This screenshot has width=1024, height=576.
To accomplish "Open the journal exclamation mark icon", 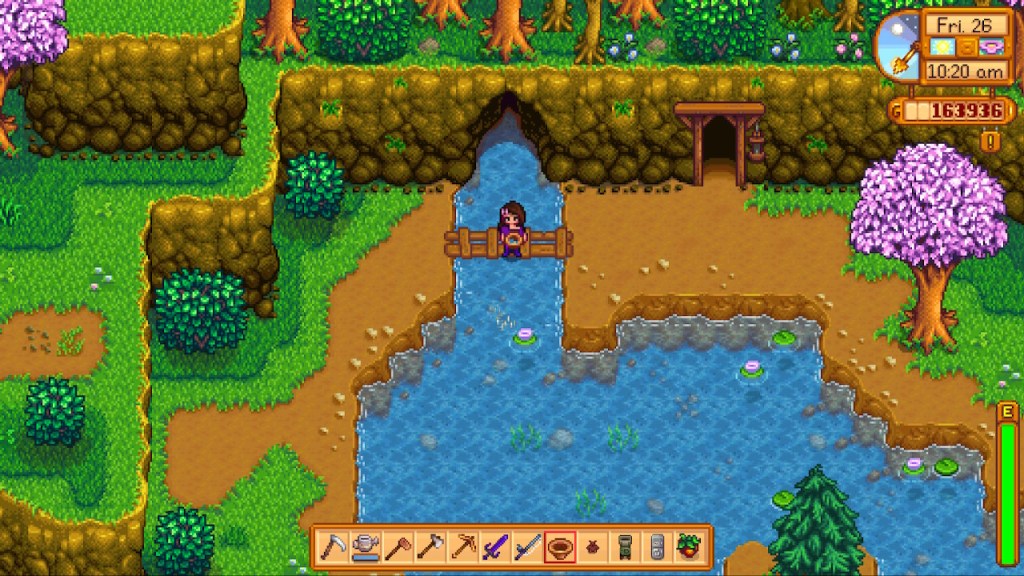I will pyautogui.click(x=991, y=141).
